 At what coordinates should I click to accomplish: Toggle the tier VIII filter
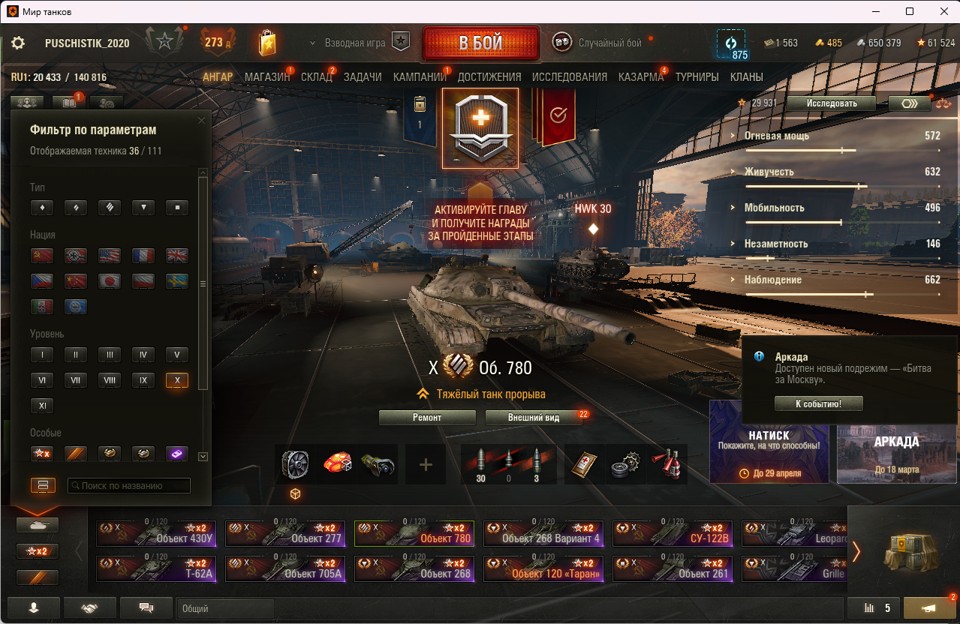click(110, 380)
